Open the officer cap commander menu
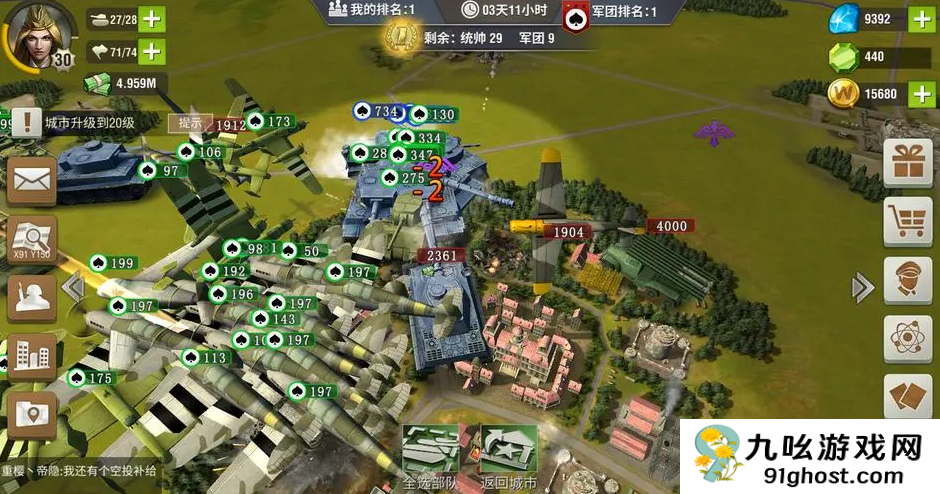 908,281
